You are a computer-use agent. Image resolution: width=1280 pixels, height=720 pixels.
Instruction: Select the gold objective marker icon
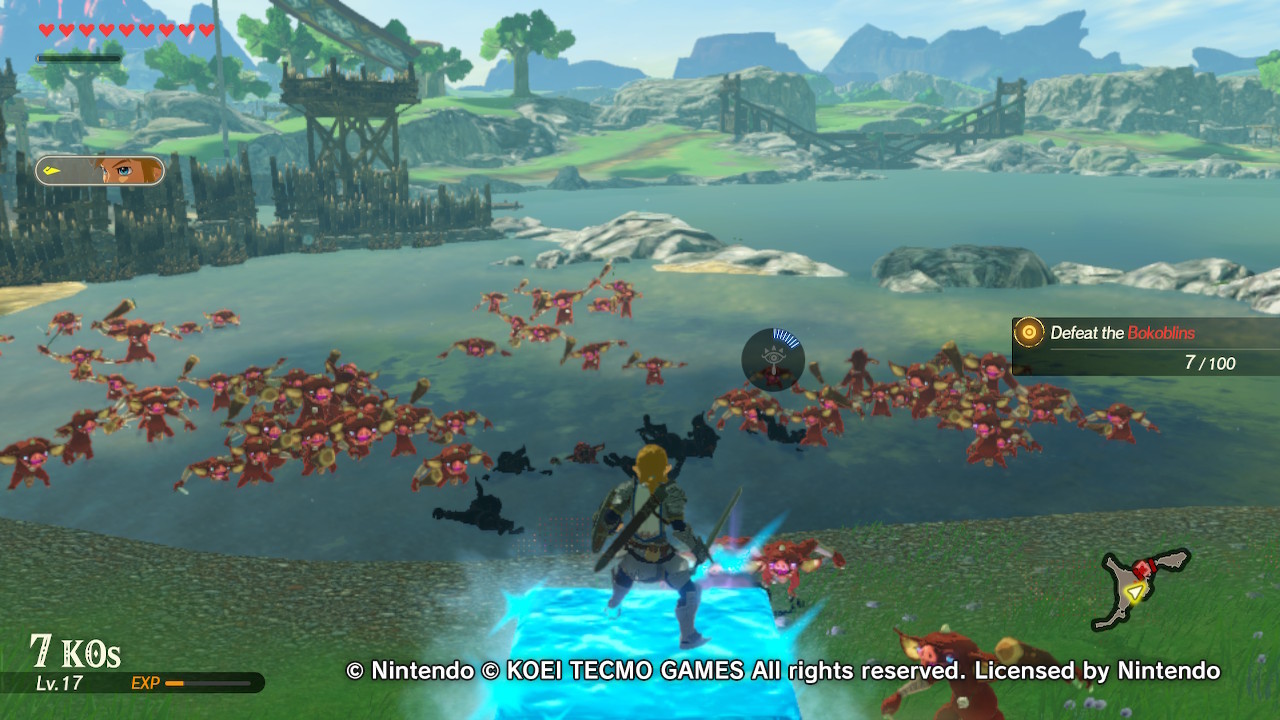click(x=1027, y=333)
